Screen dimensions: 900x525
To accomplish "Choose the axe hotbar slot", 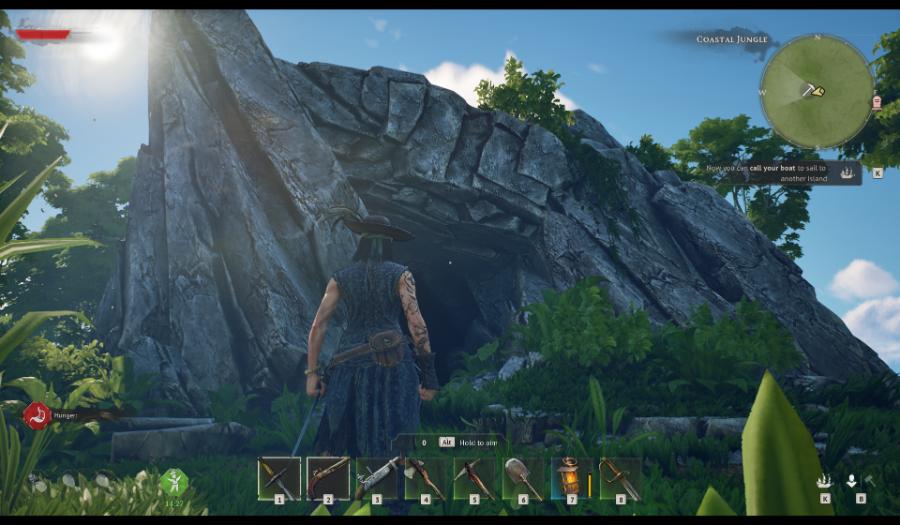I will 426,478.
